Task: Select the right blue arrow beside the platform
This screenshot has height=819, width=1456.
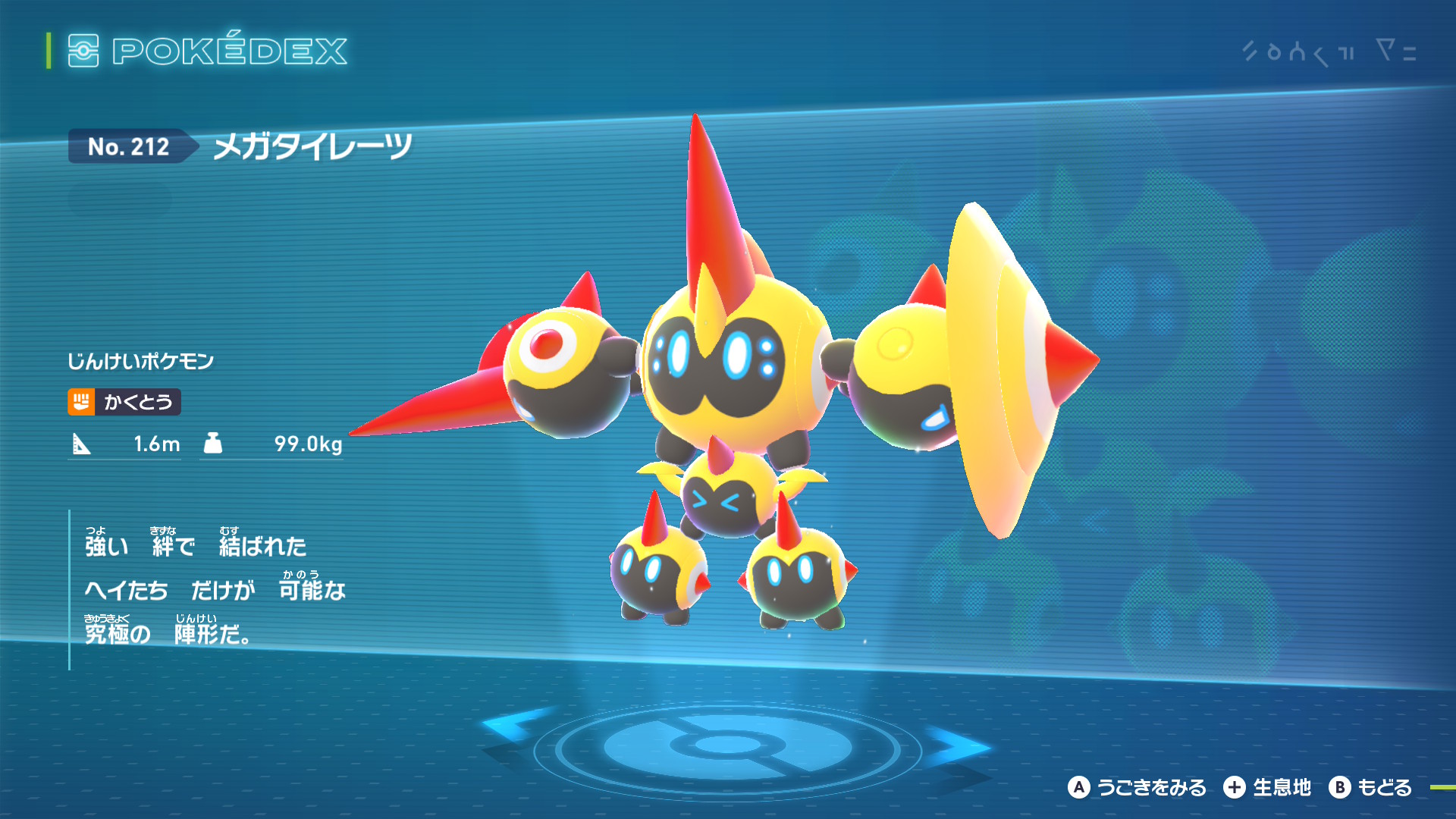Action: click(x=957, y=745)
